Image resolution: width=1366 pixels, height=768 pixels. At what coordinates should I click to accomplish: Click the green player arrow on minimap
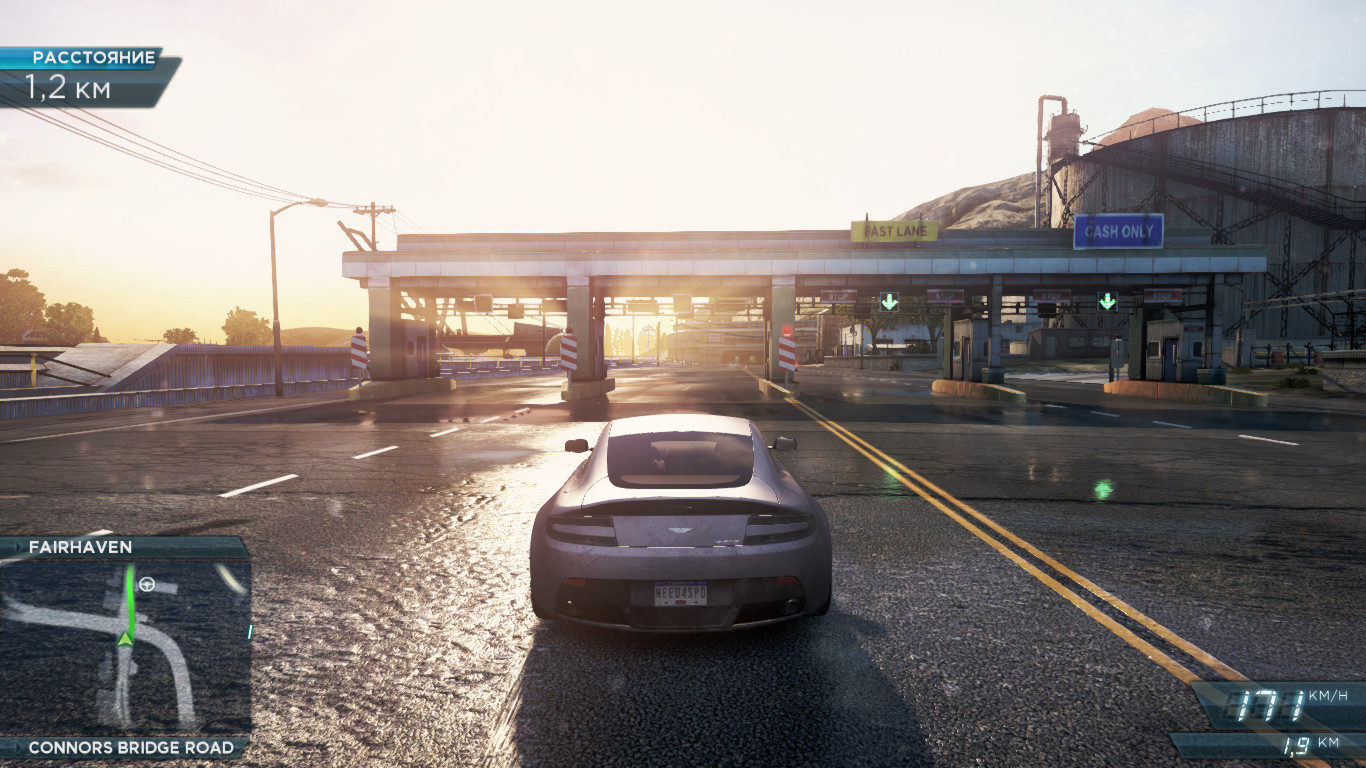125,638
